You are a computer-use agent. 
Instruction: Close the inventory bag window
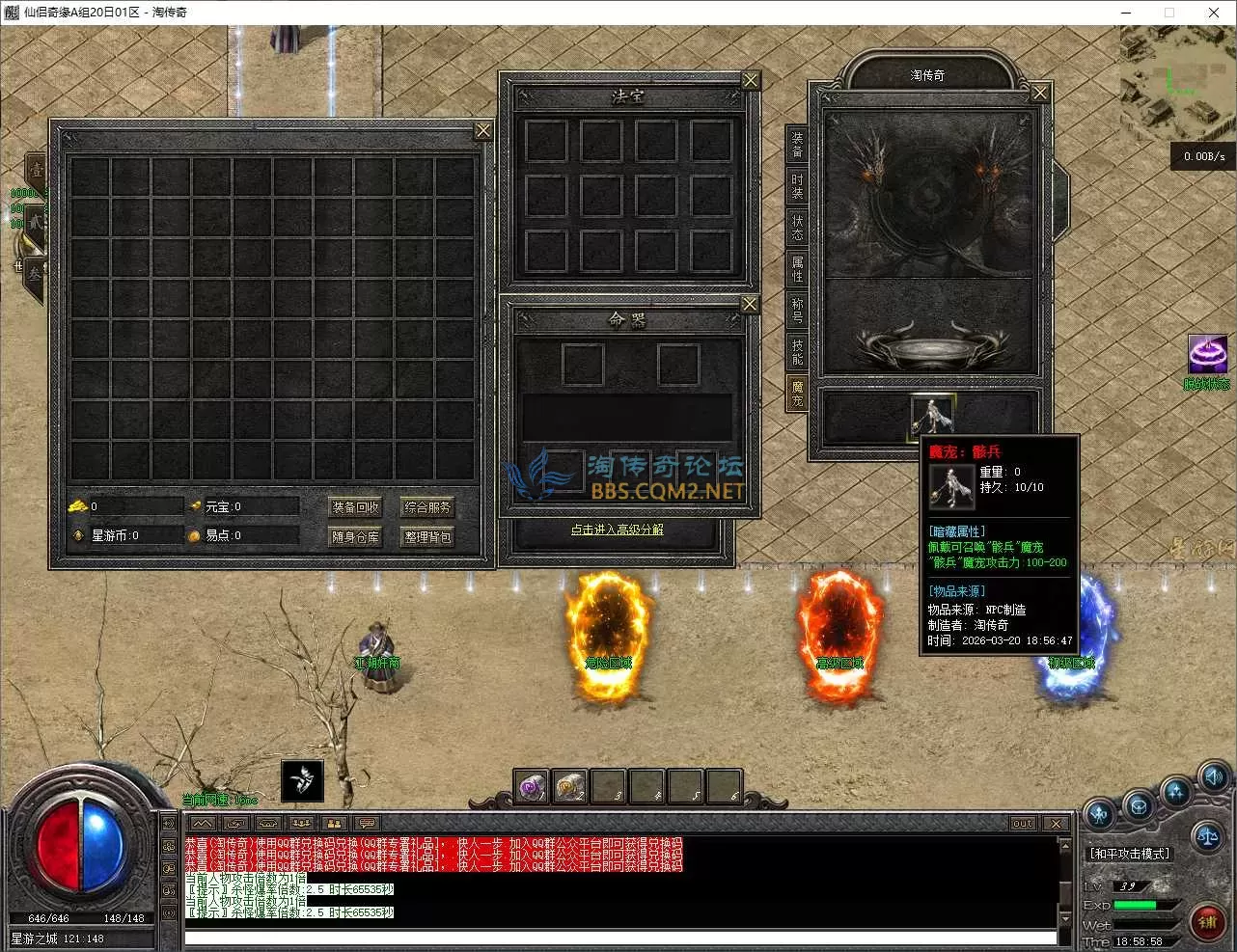point(483,131)
